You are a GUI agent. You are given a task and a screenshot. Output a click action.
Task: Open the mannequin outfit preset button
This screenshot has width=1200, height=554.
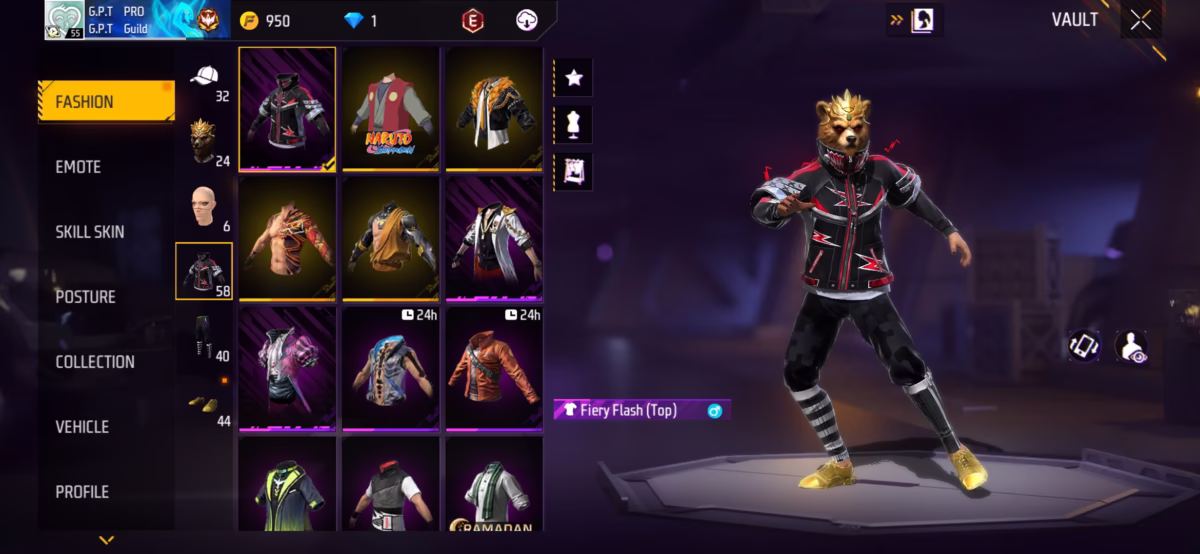click(x=573, y=125)
